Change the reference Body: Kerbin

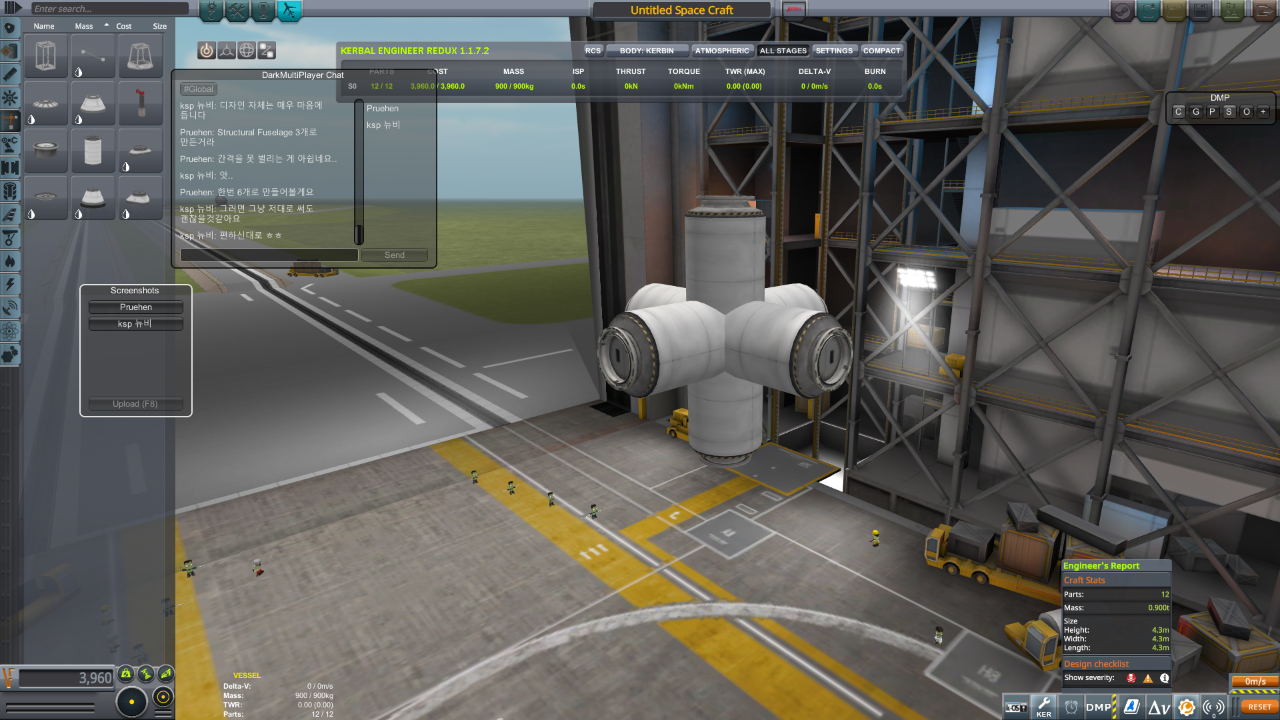point(647,50)
